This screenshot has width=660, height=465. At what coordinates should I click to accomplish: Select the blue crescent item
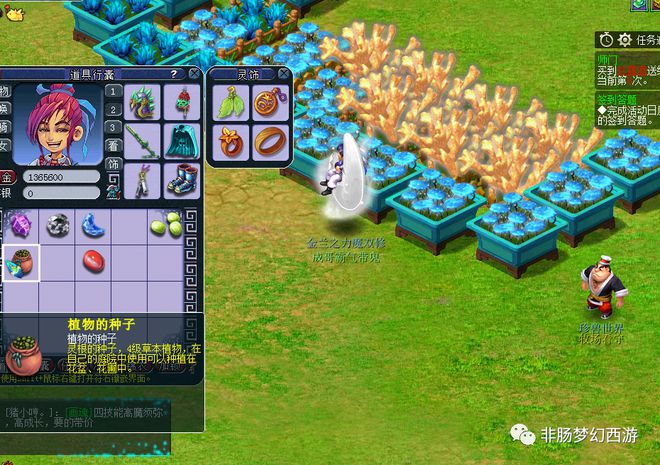click(x=93, y=226)
